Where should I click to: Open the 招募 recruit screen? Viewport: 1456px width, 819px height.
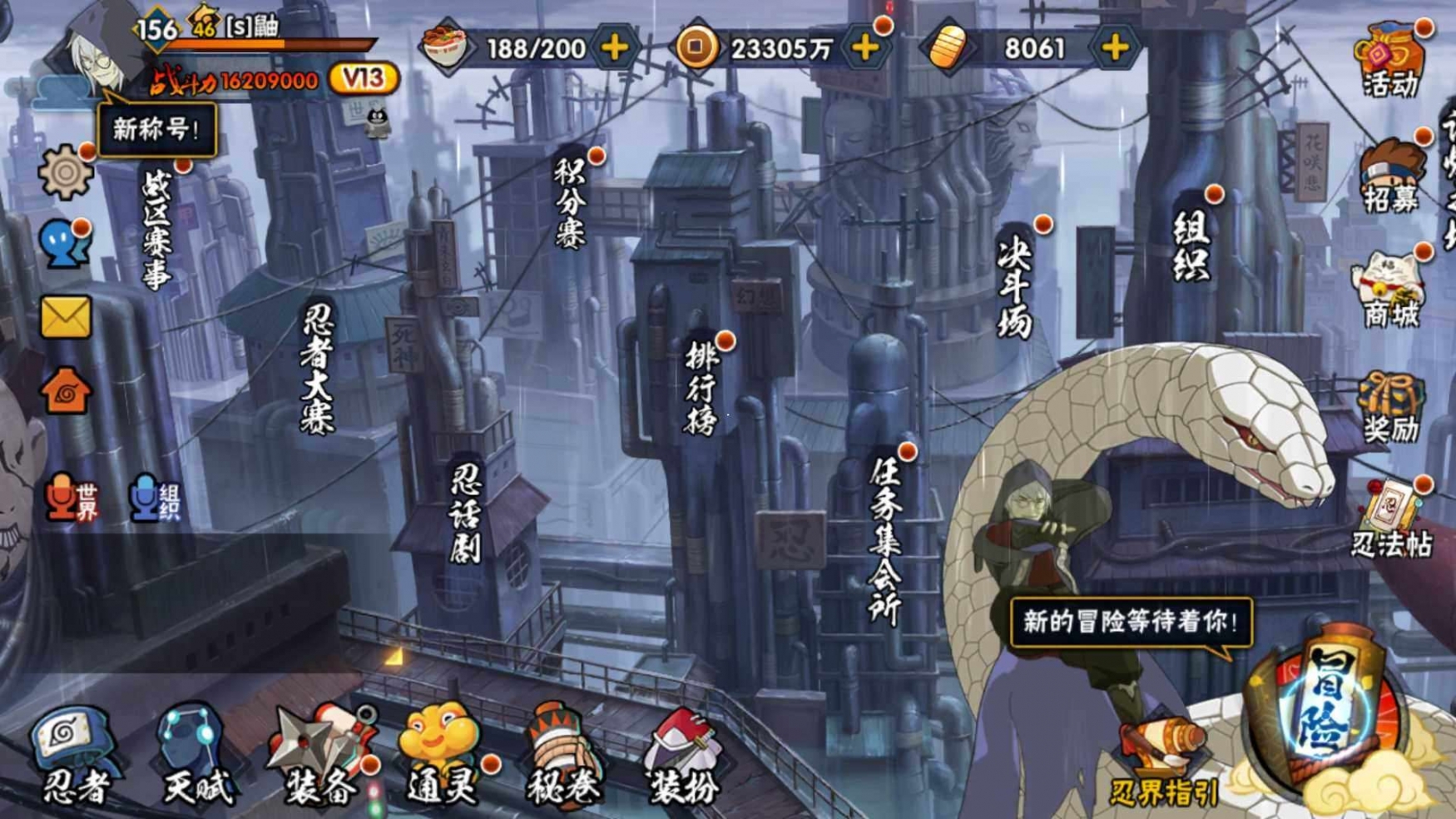1391,176
